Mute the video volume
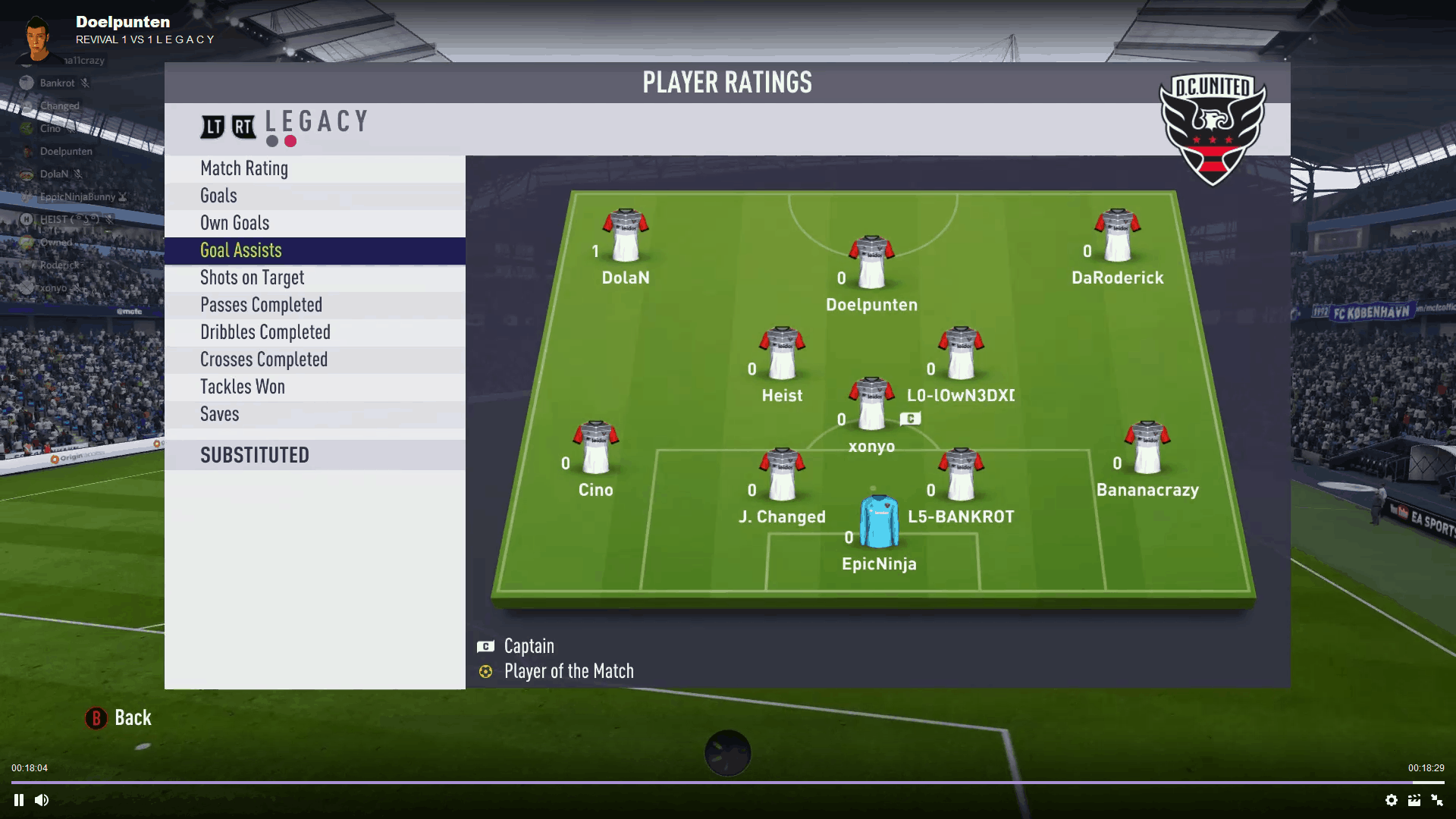 (x=42, y=800)
